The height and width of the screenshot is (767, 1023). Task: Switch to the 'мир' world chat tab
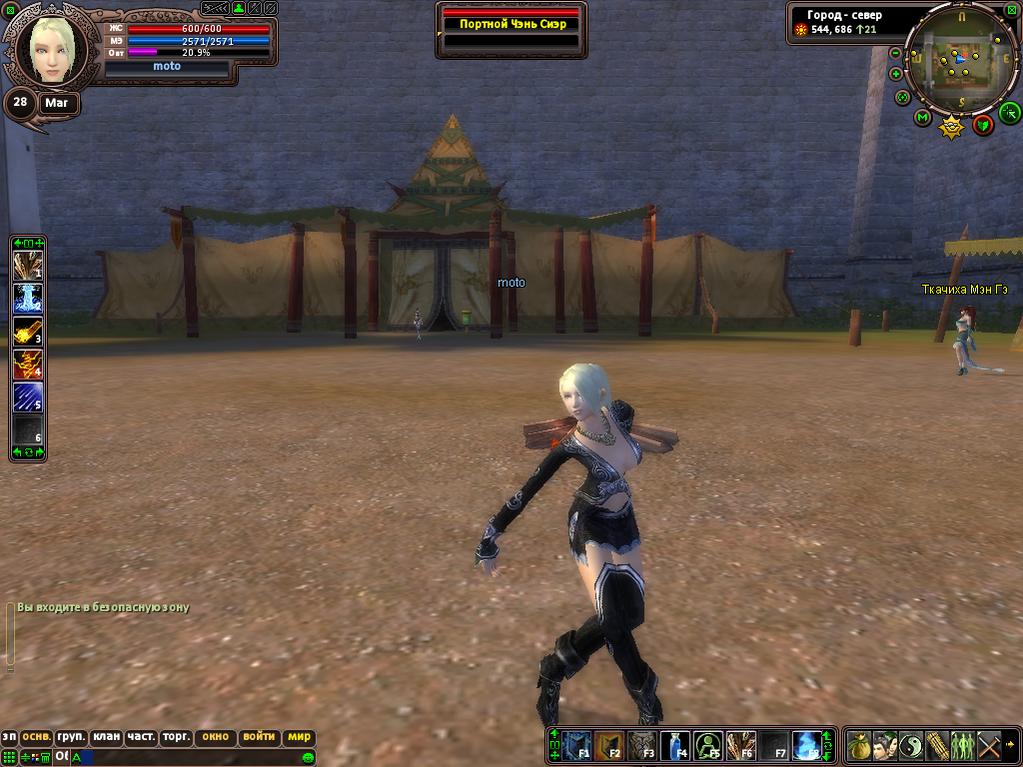299,737
